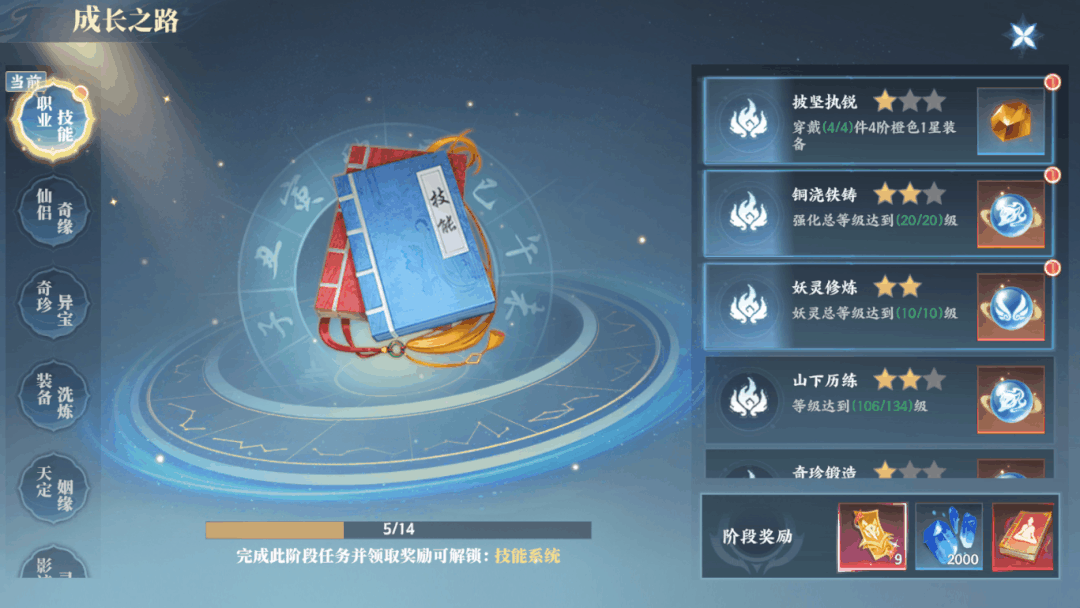Claim the blue orb reward for 妖灵修炼
Screen dimensions: 1080x608
(x=1010, y=307)
